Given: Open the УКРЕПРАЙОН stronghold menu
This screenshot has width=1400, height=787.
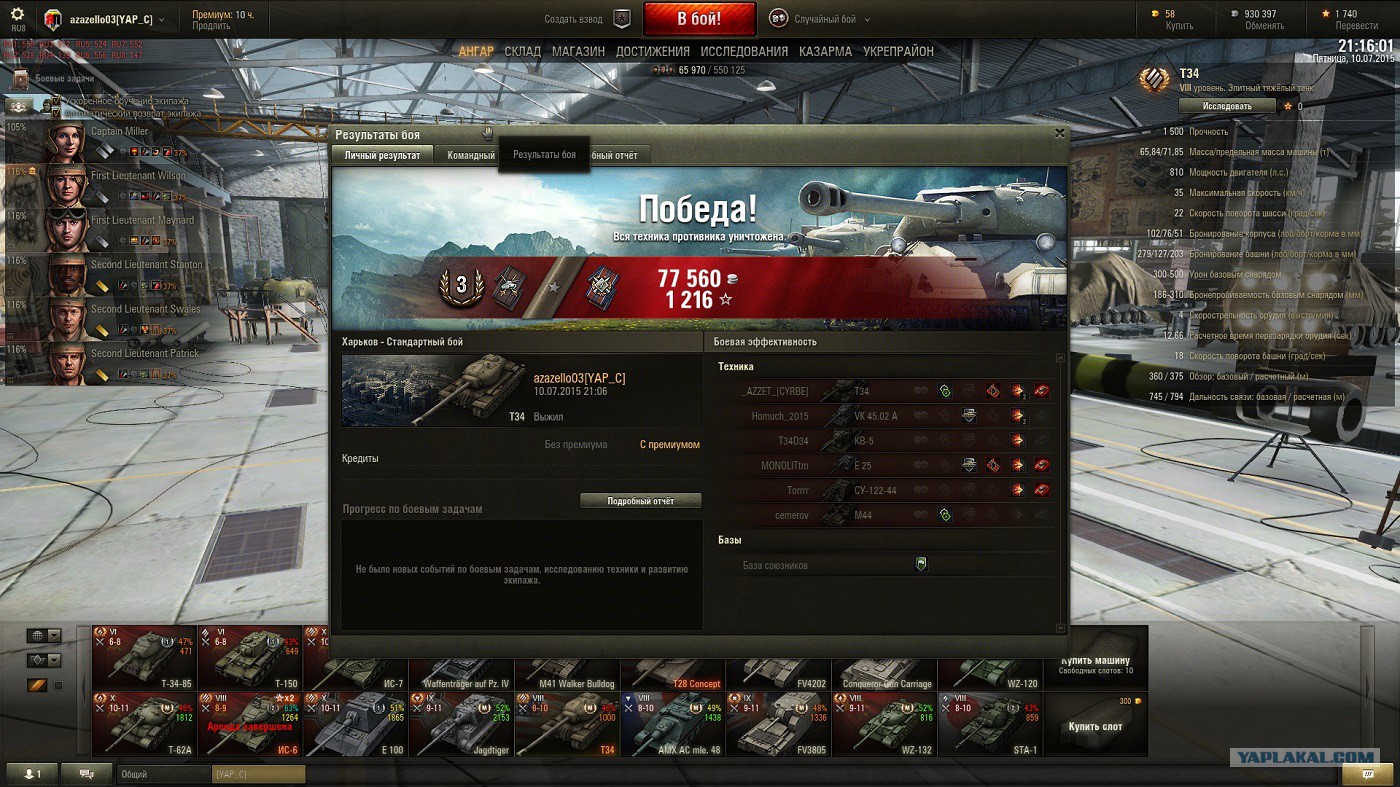Looking at the screenshot, I should point(898,52).
